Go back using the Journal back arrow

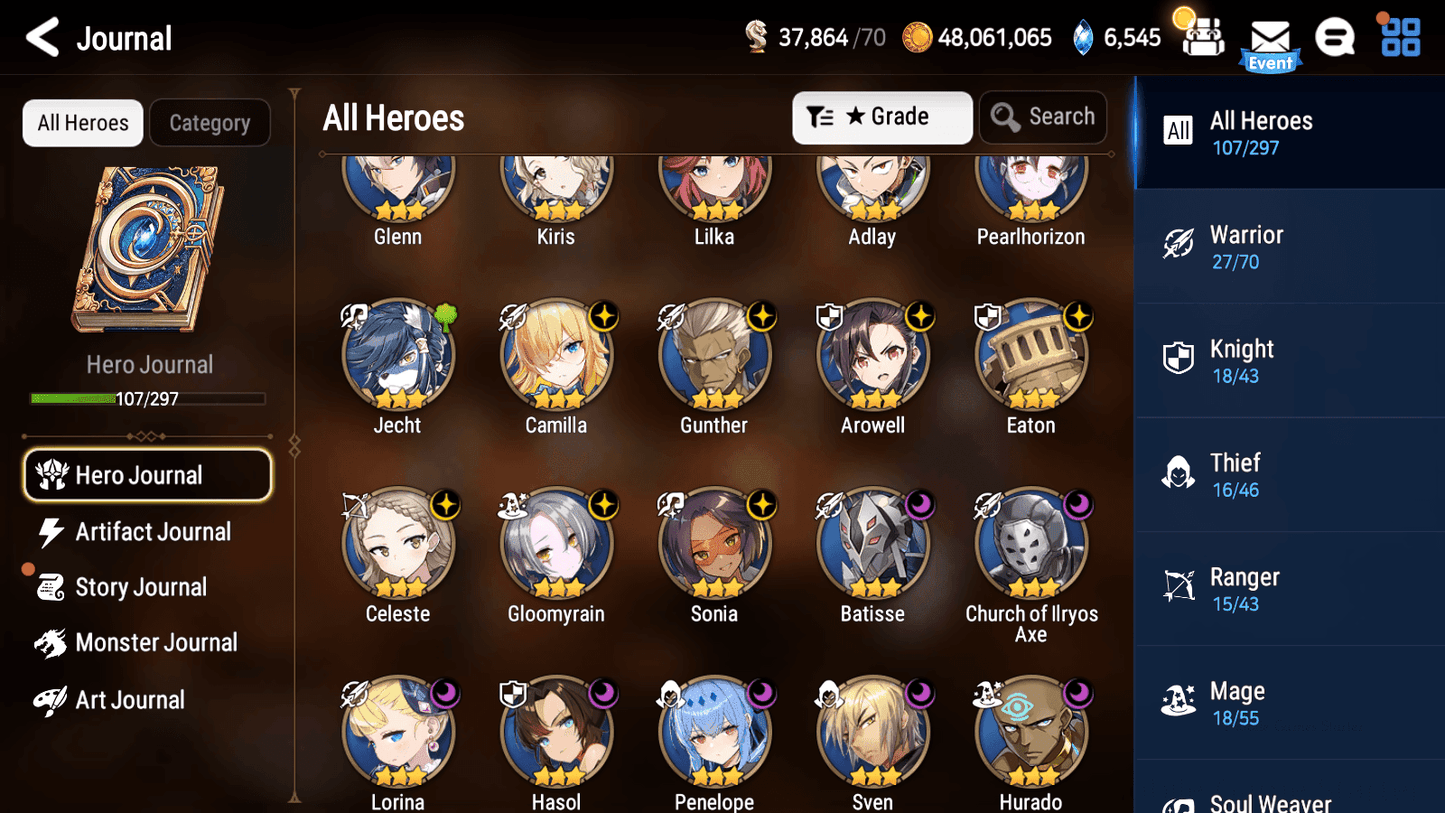click(42, 37)
